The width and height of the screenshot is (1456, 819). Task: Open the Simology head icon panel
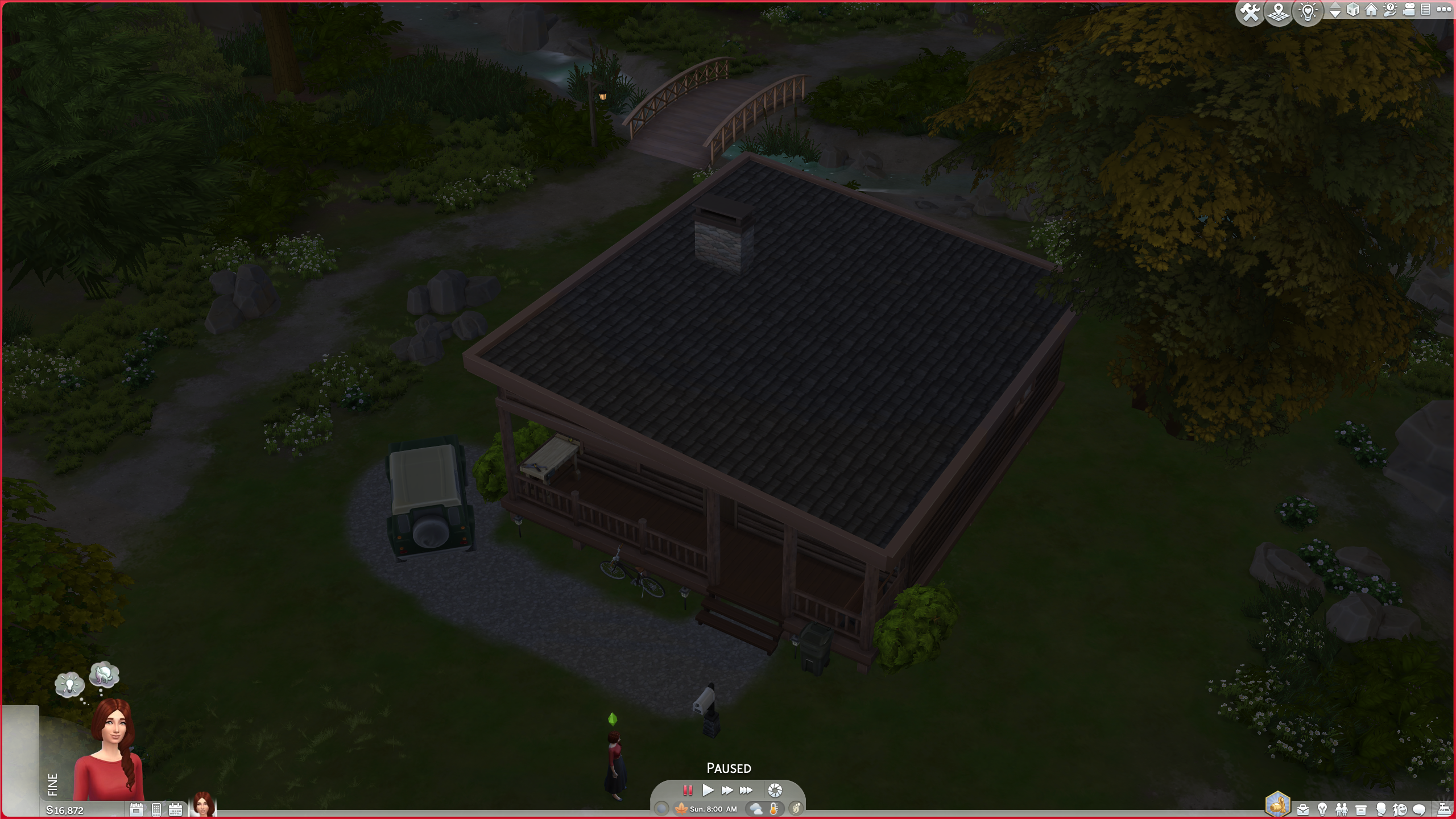[x=1381, y=810]
